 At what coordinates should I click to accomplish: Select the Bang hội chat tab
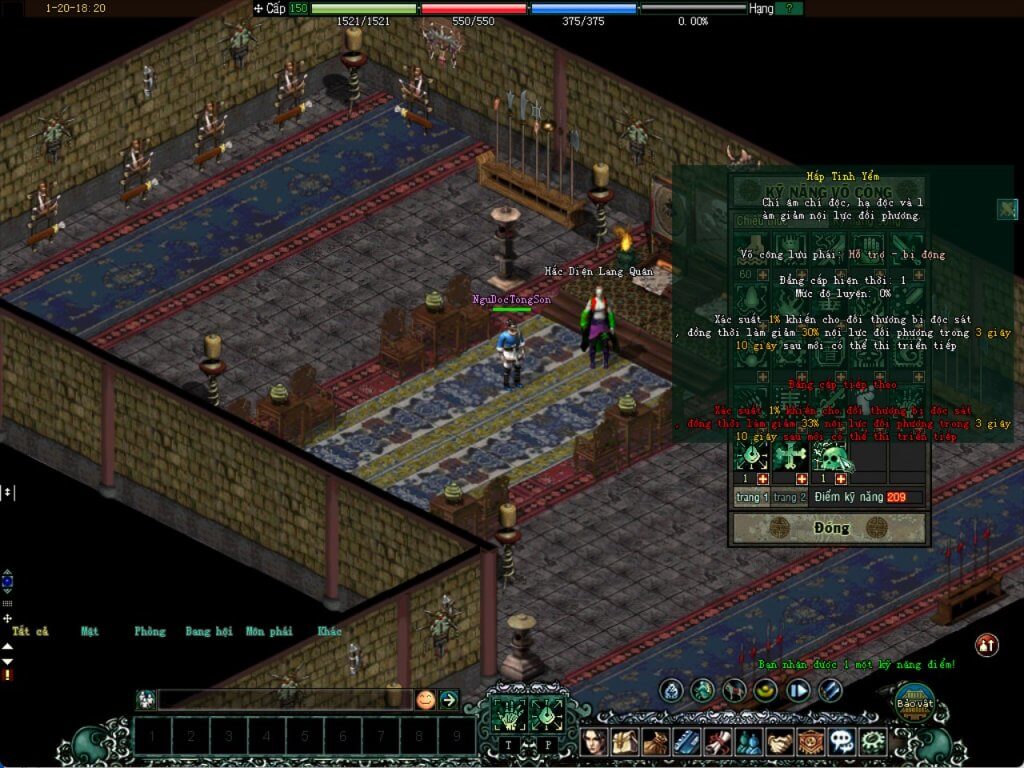[208, 631]
